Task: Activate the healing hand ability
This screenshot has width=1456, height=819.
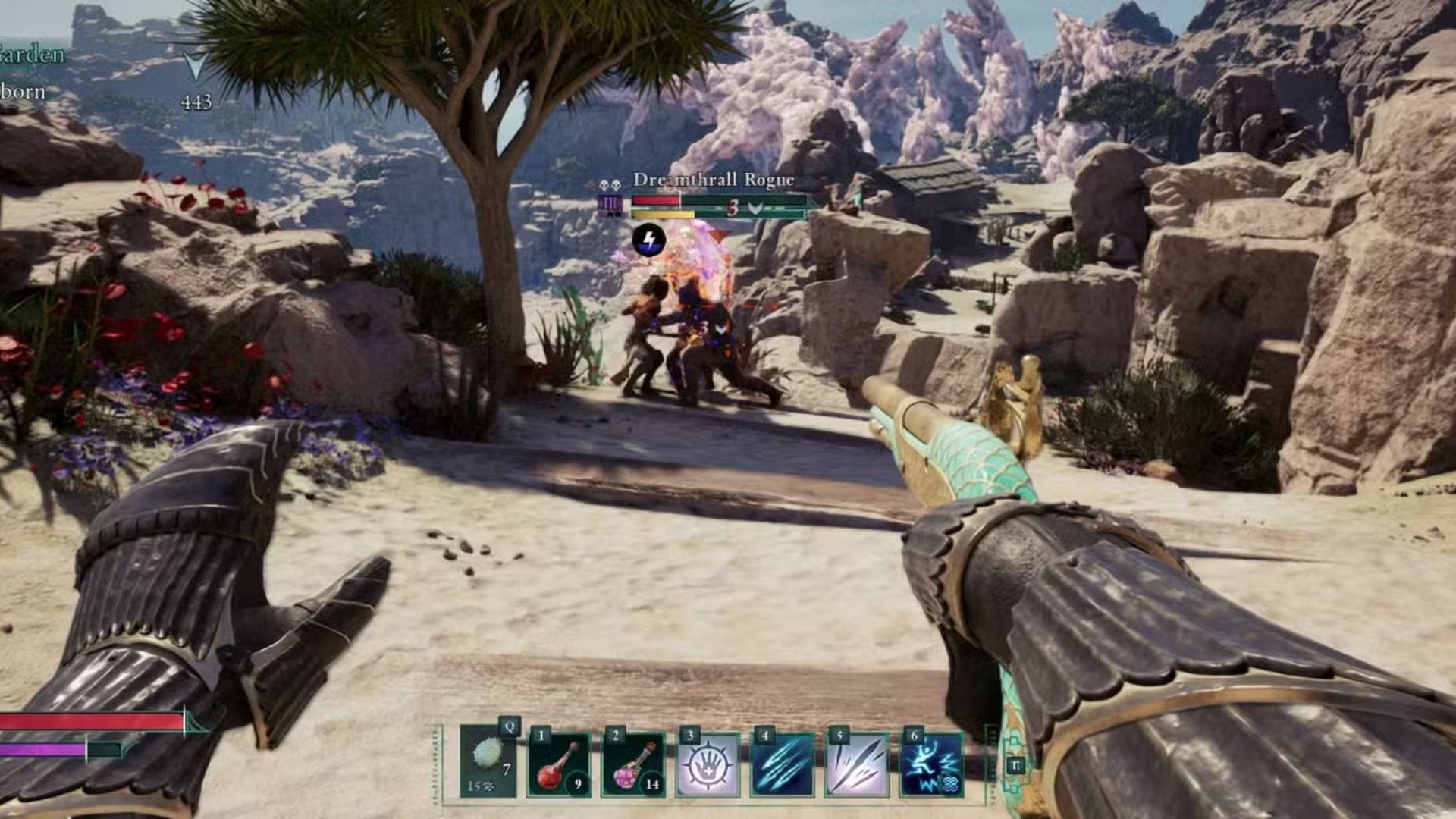Action: coord(708,764)
